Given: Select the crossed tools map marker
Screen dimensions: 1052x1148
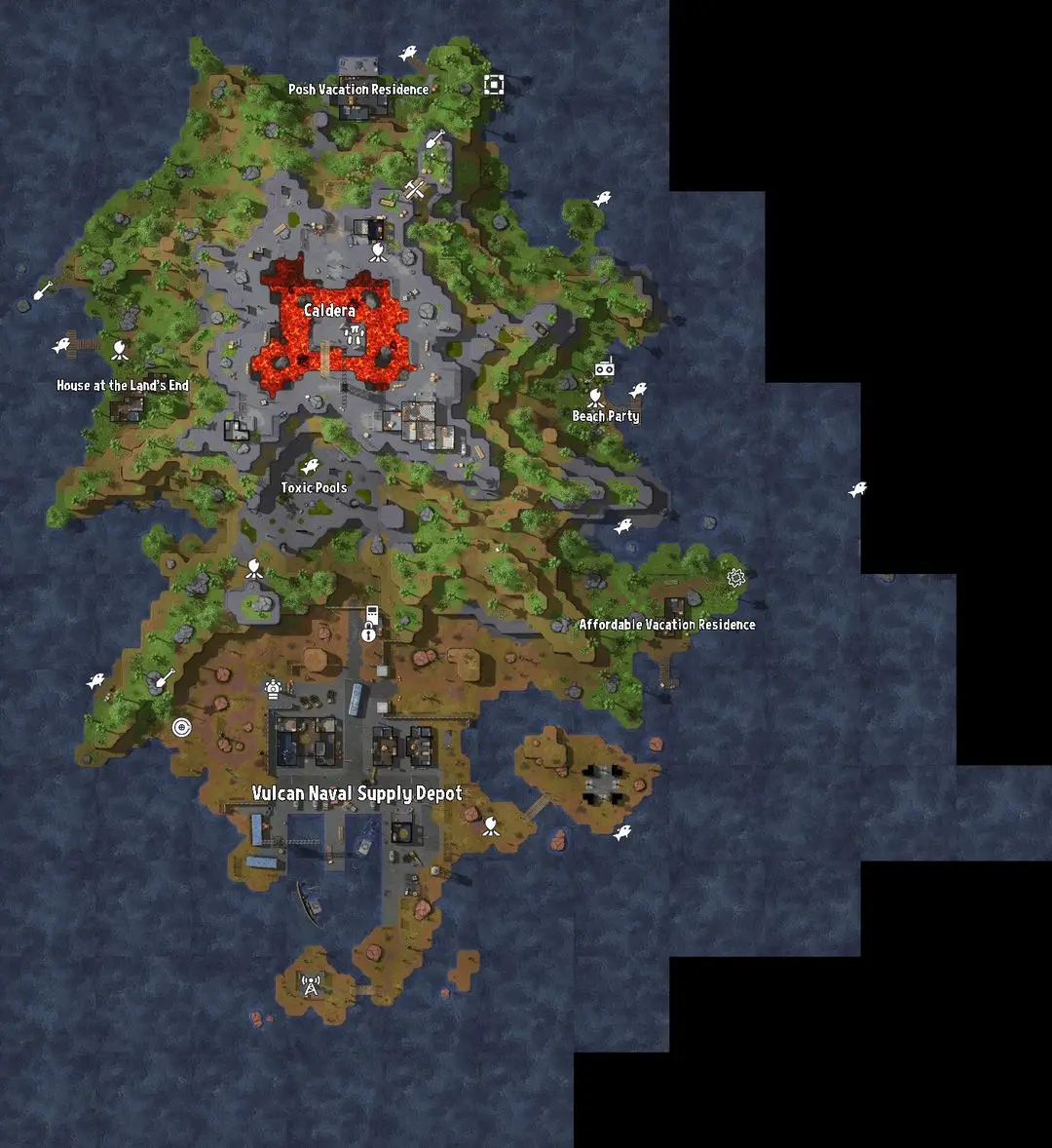Looking at the screenshot, I should pos(416,188).
